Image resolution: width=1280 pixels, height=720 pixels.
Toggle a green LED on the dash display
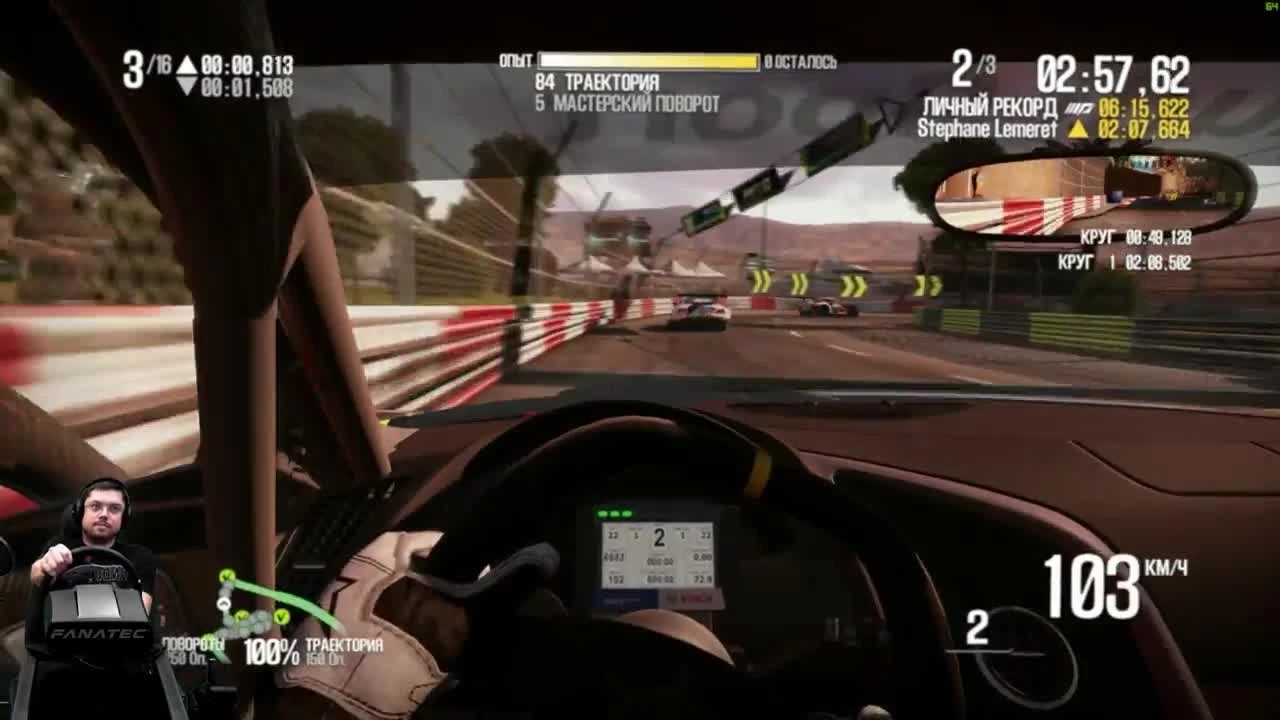pyautogui.click(x=615, y=513)
